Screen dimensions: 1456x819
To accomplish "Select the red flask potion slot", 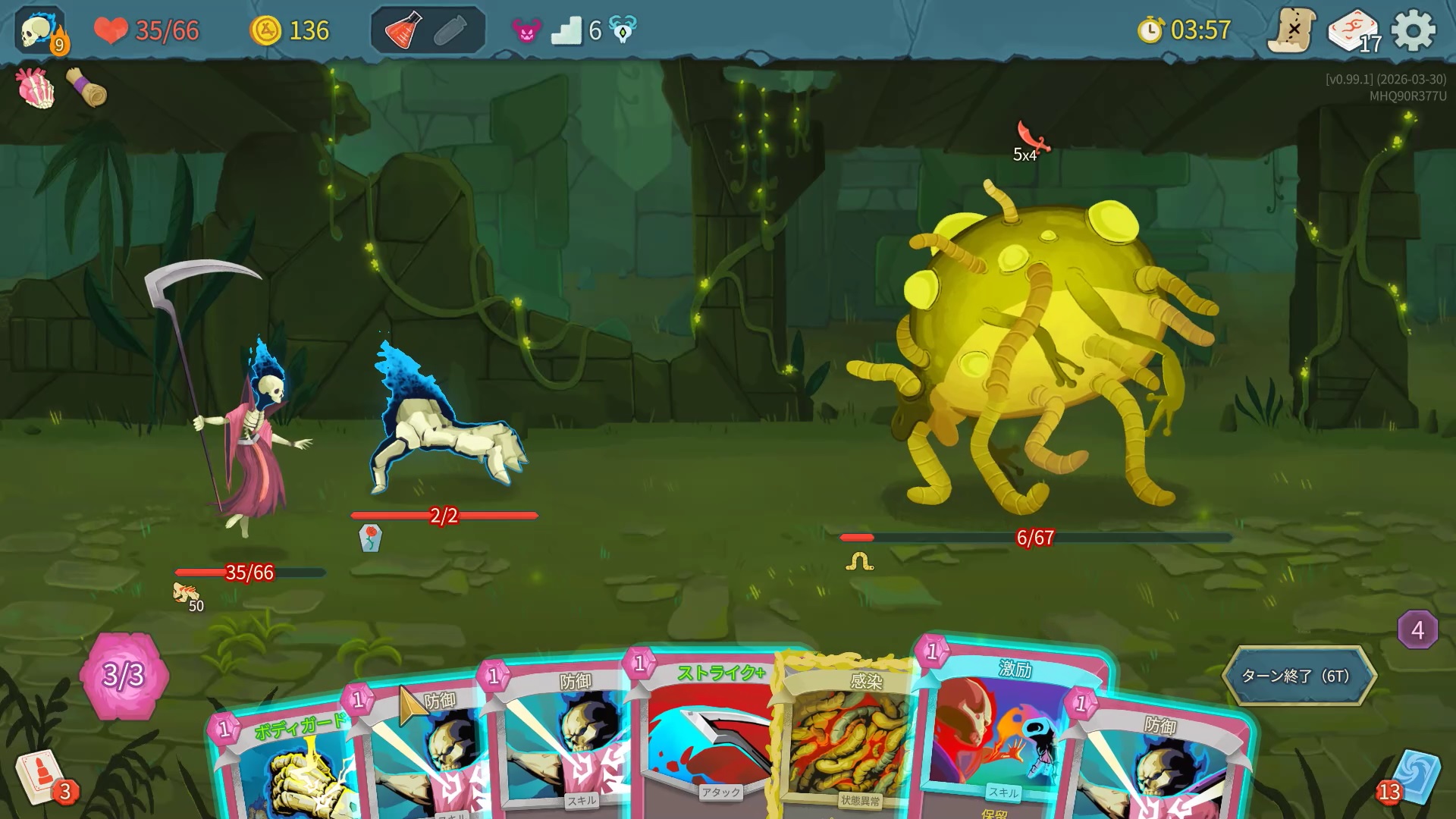I will coord(403,31).
